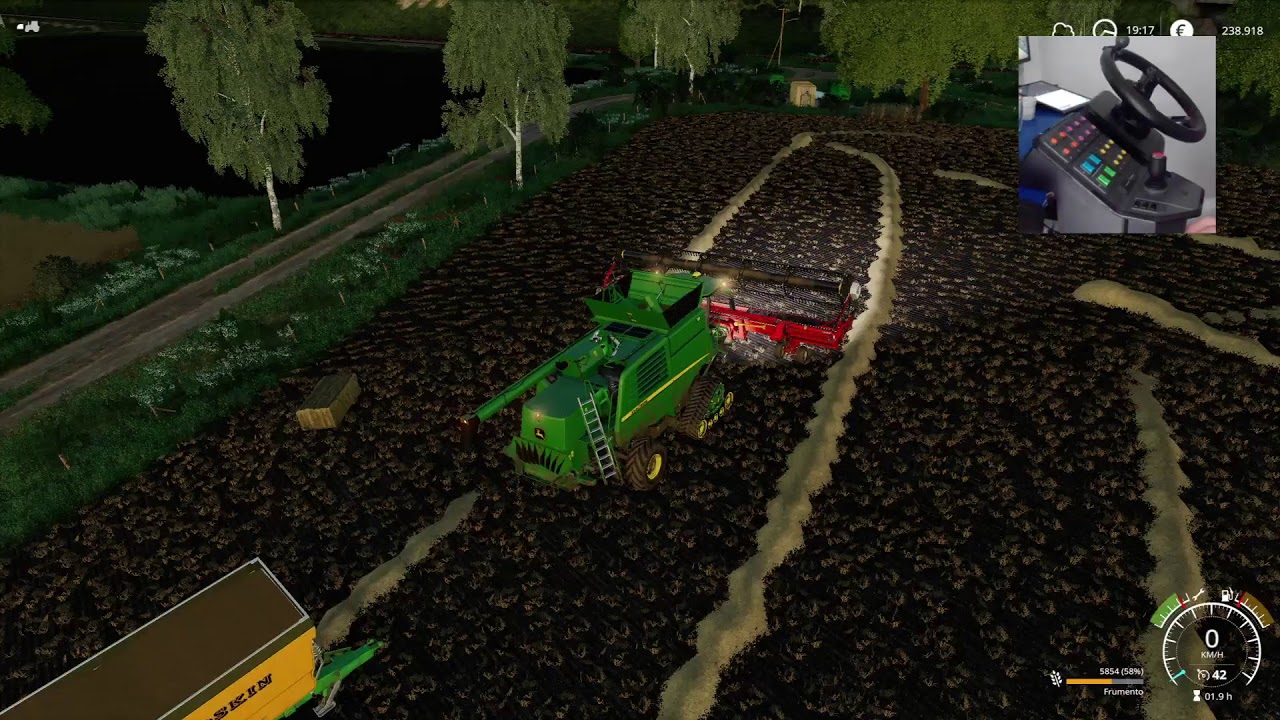The width and height of the screenshot is (1280, 720).
Task: Click the green RPM arc on the speedometer
Action: pyautogui.click(x=1164, y=611)
